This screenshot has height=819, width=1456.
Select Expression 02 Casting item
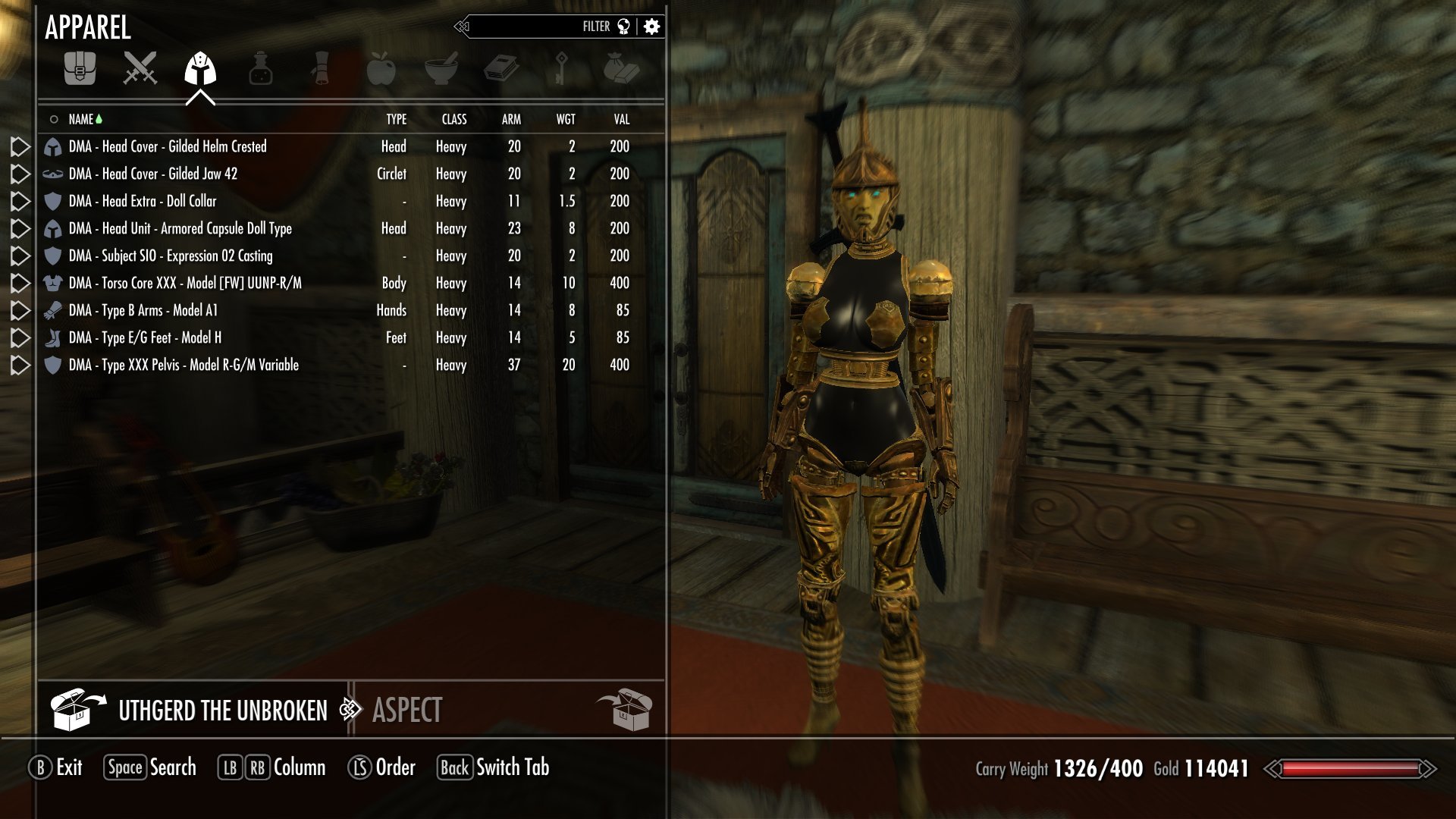pyautogui.click(x=171, y=256)
